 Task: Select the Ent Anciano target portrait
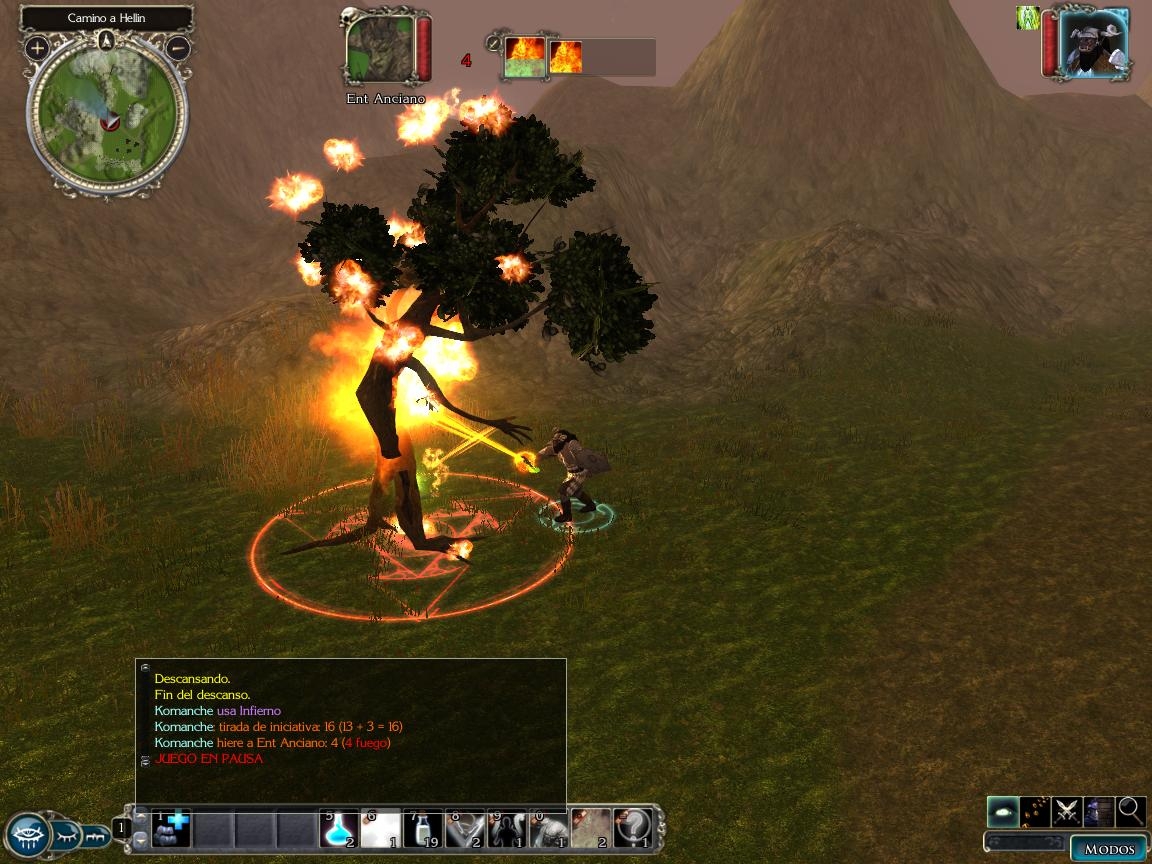coord(381,50)
